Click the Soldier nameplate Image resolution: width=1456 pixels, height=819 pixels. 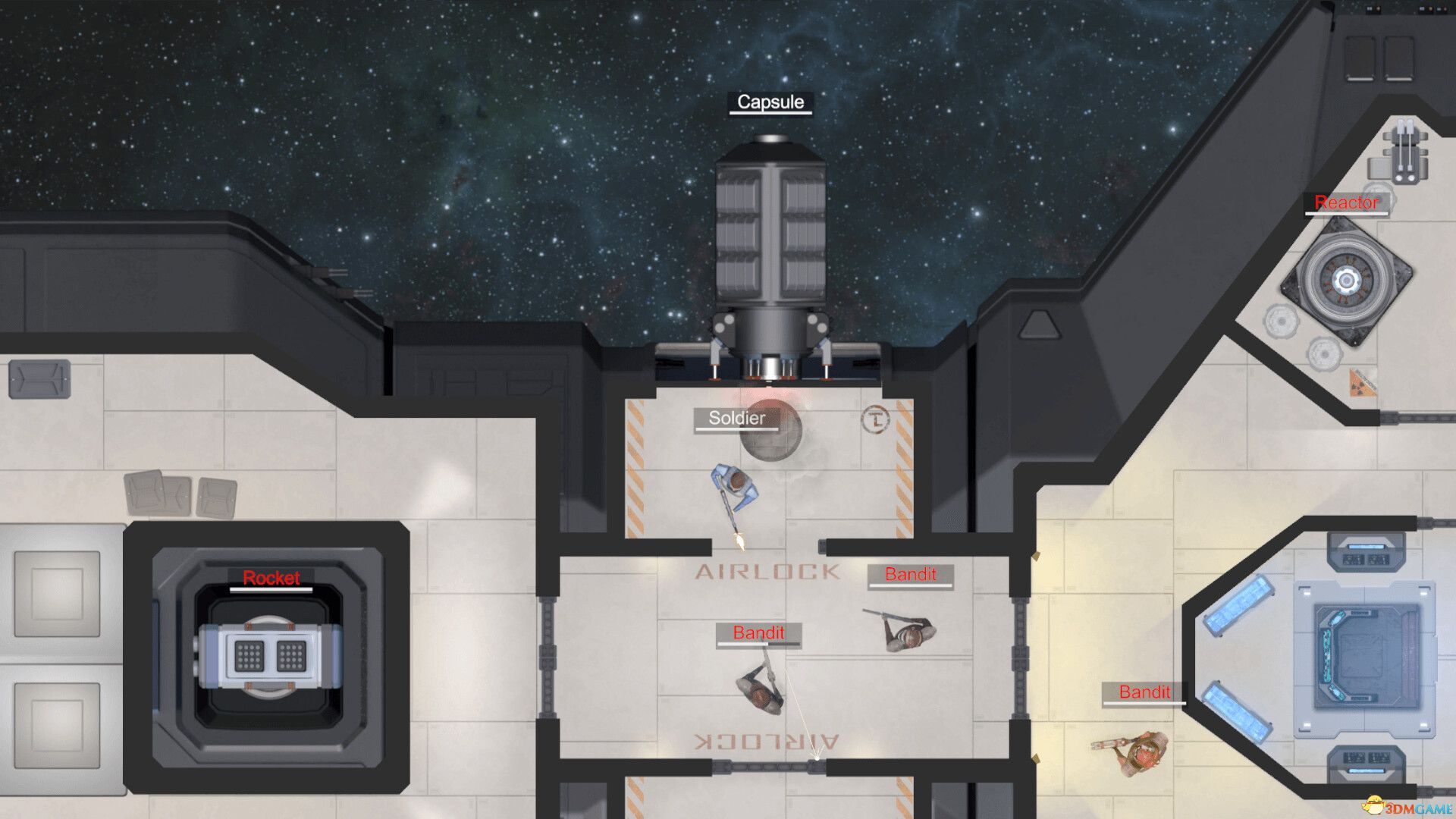tap(736, 418)
